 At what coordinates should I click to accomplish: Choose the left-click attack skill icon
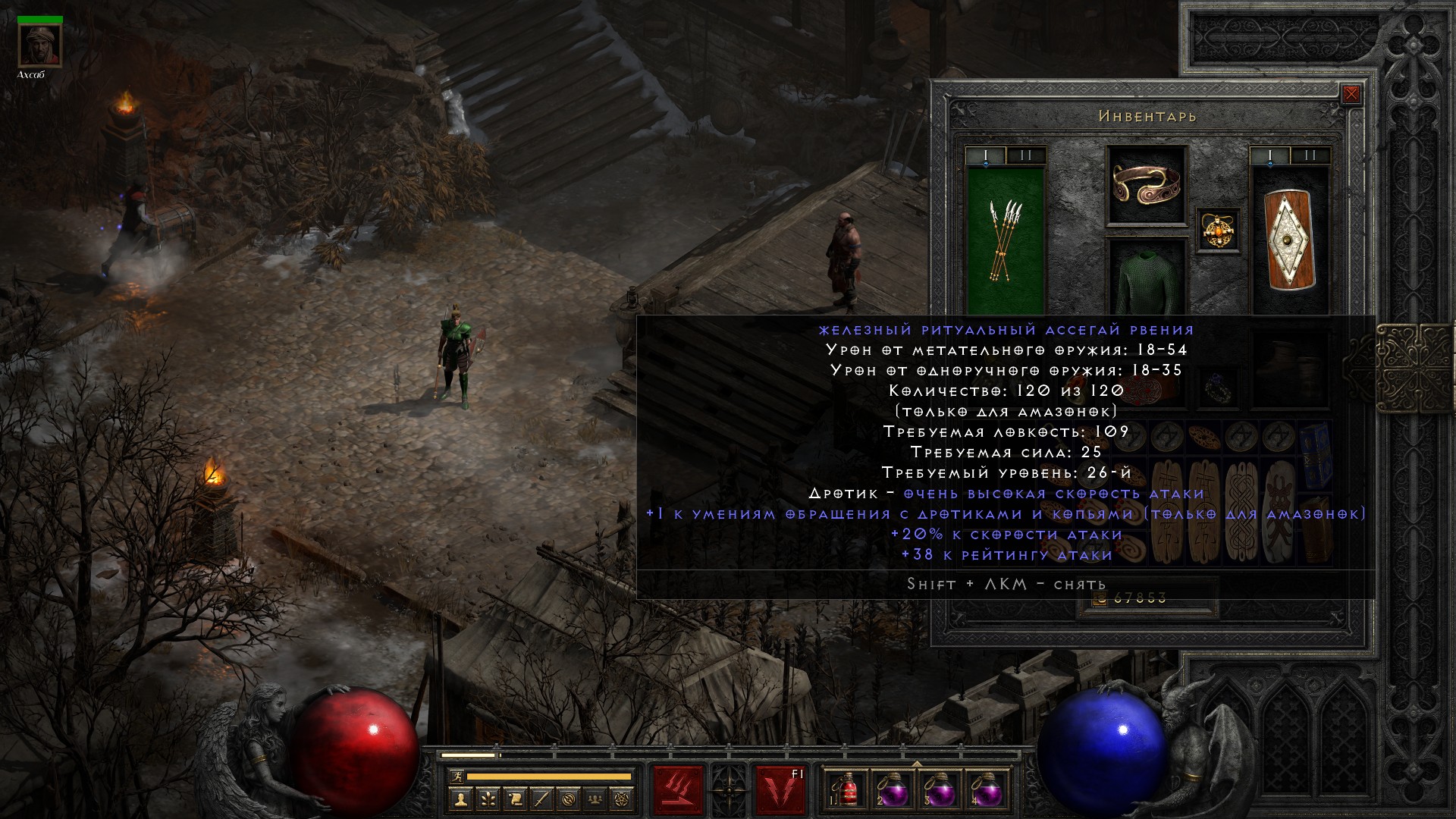point(678,790)
